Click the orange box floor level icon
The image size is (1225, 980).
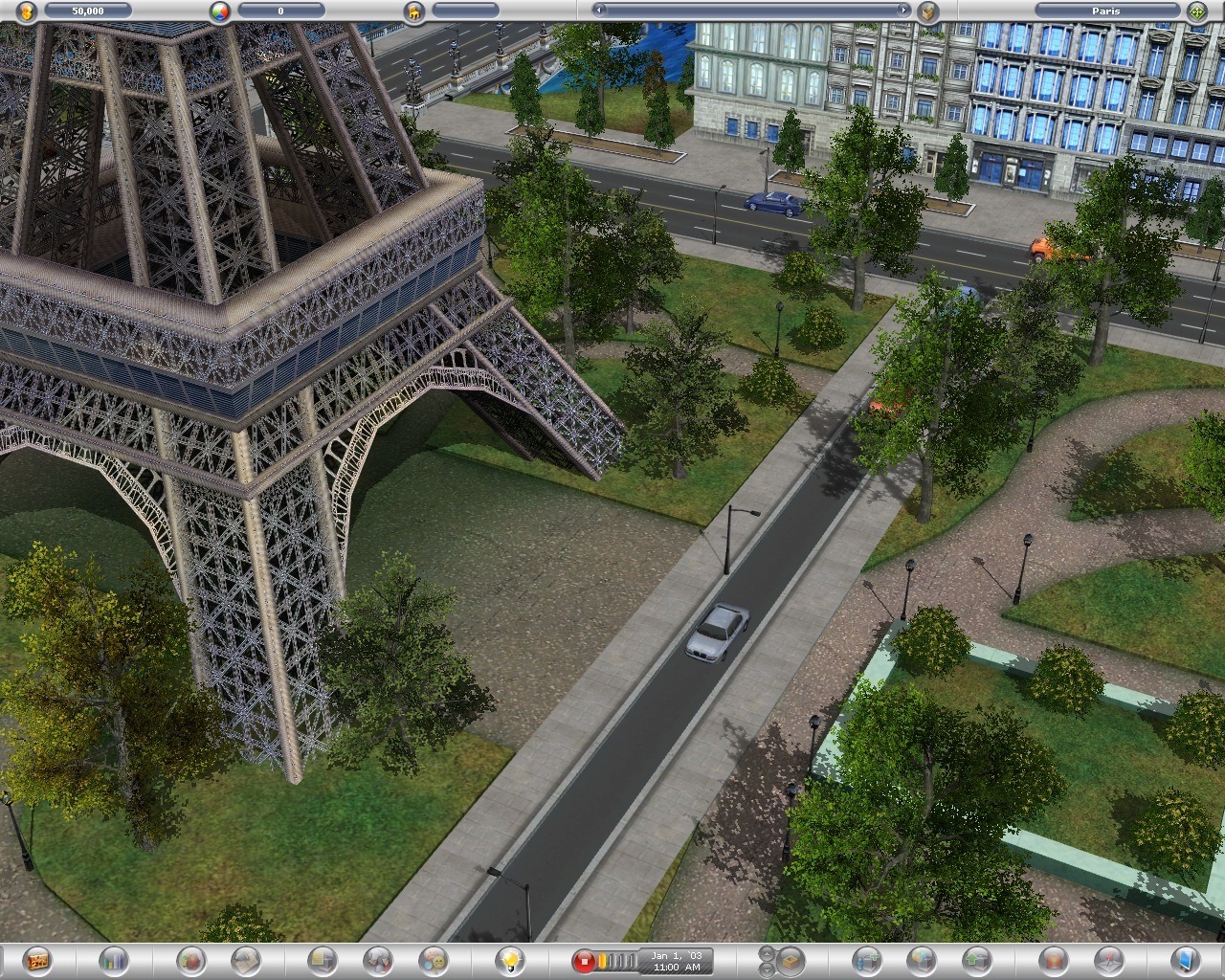pyautogui.click(x=790, y=959)
